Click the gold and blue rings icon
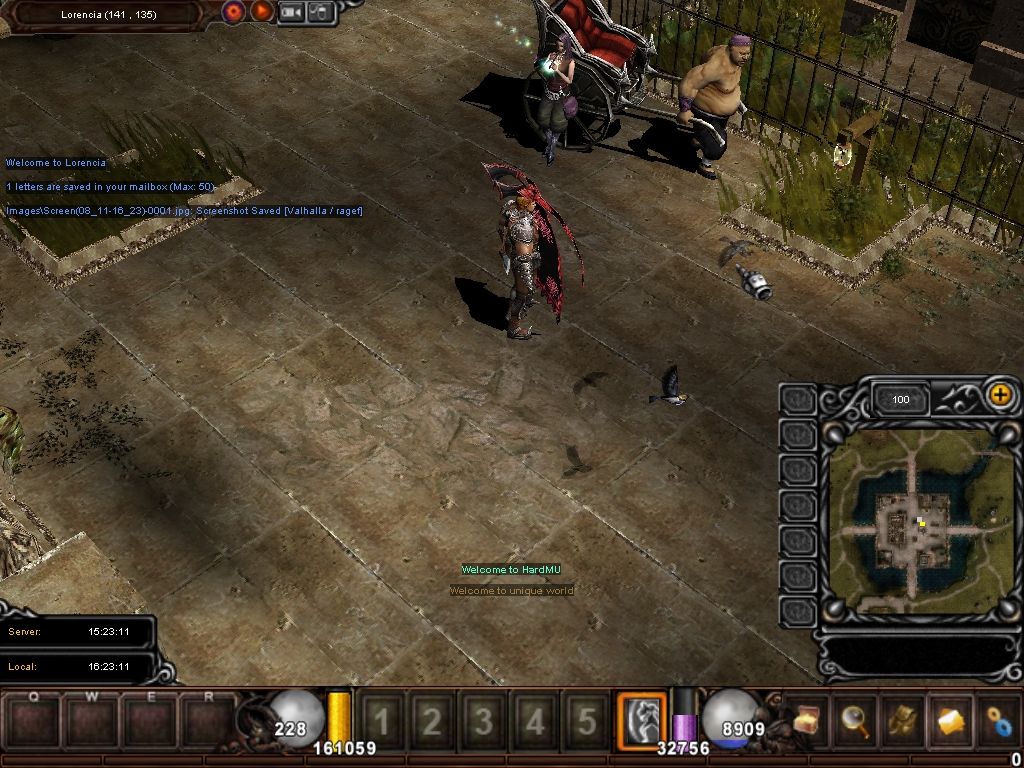 click(997, 719)
